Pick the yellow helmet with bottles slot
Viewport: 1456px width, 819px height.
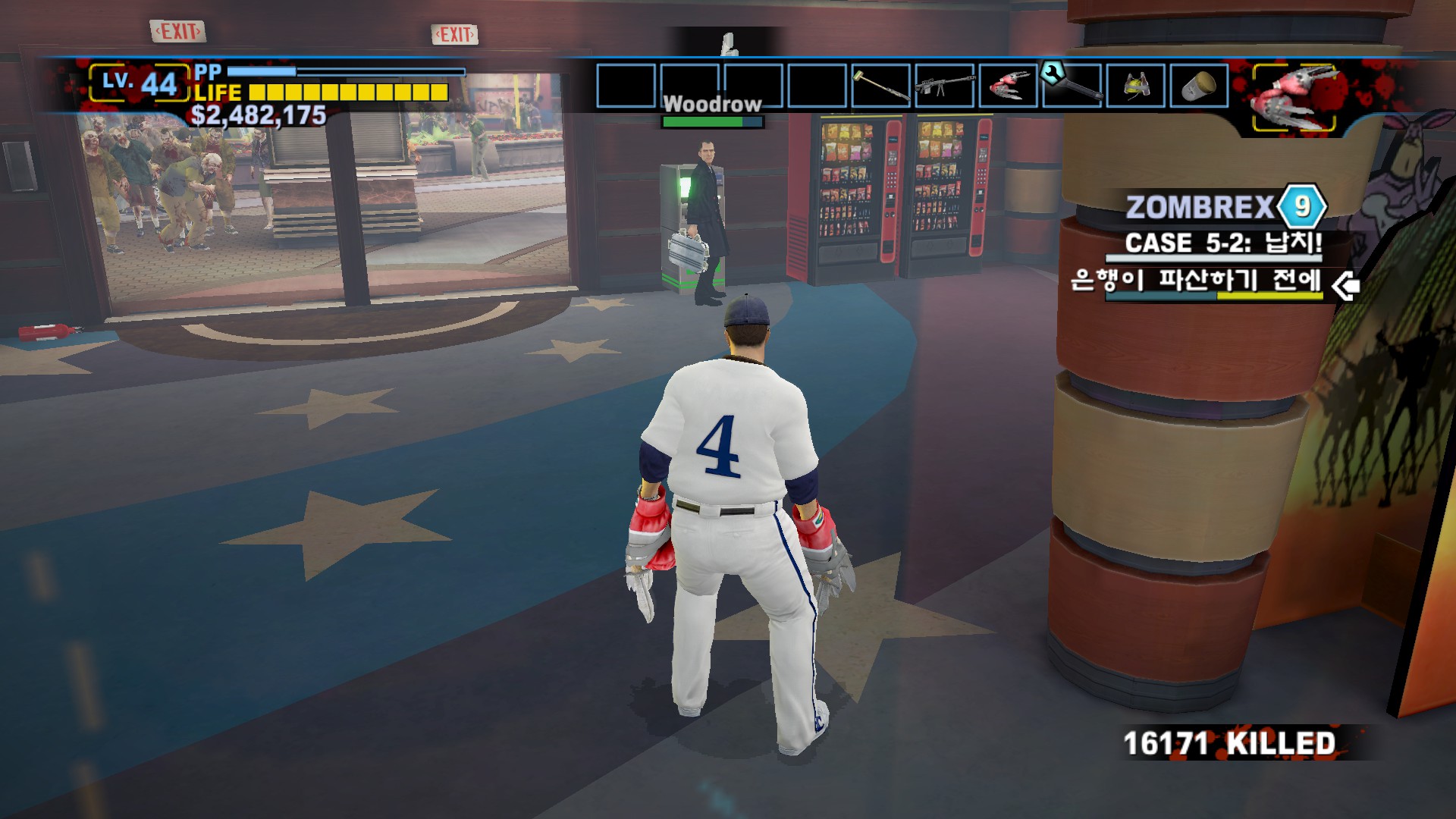point(1135,86)
